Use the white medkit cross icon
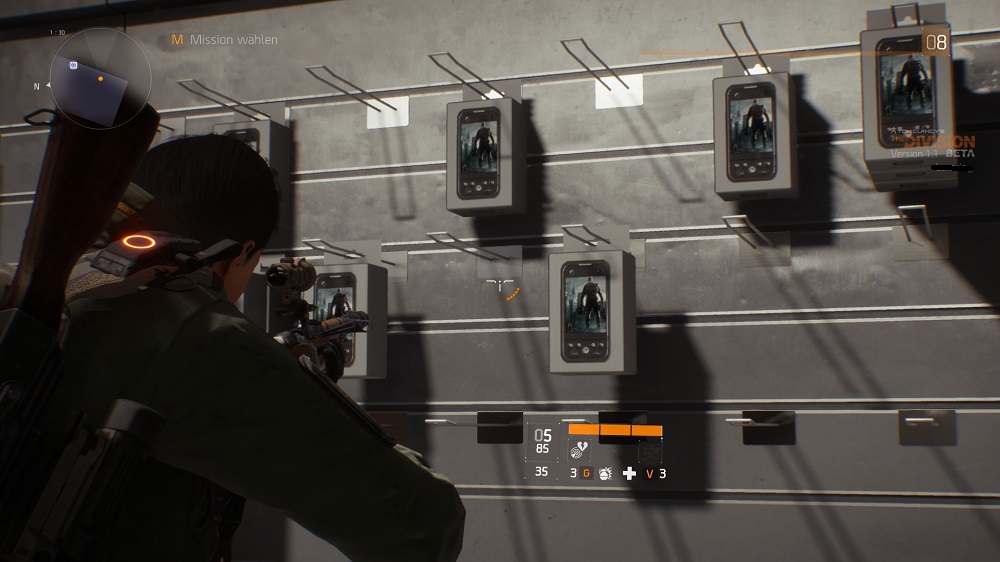 tap(629, 473)
